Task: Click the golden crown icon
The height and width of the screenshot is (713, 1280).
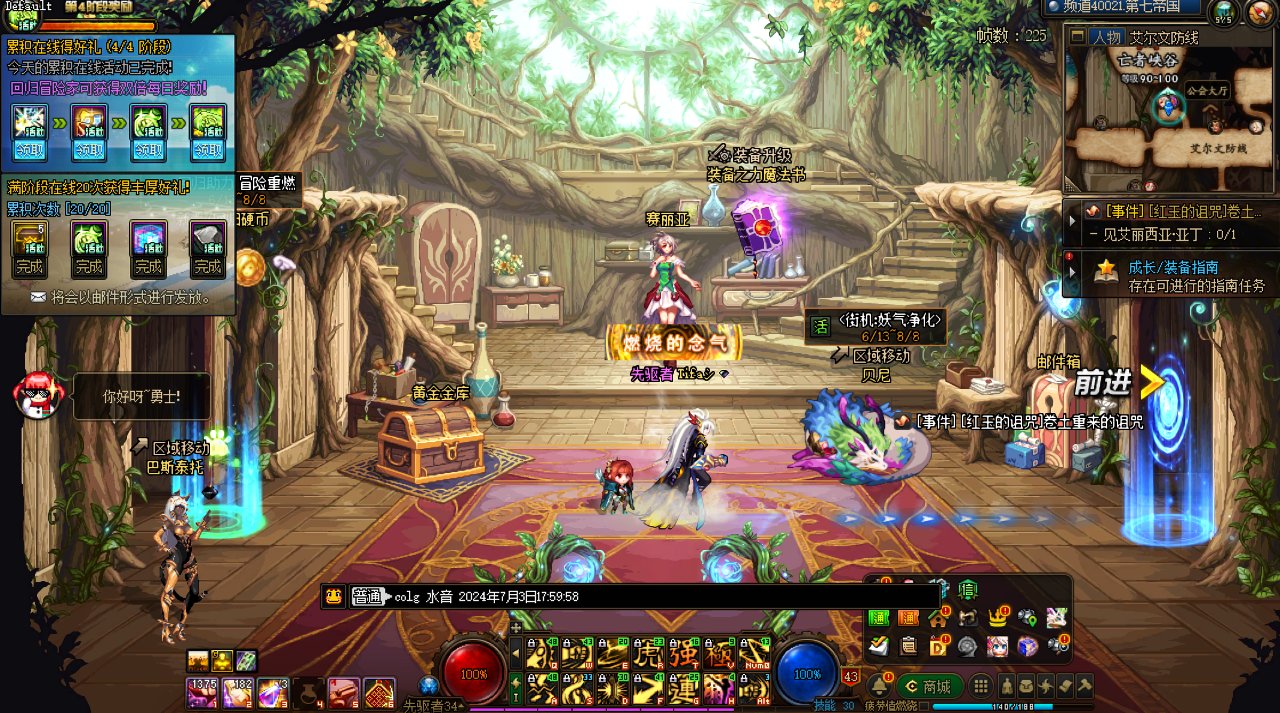Action: click(998, 618)
